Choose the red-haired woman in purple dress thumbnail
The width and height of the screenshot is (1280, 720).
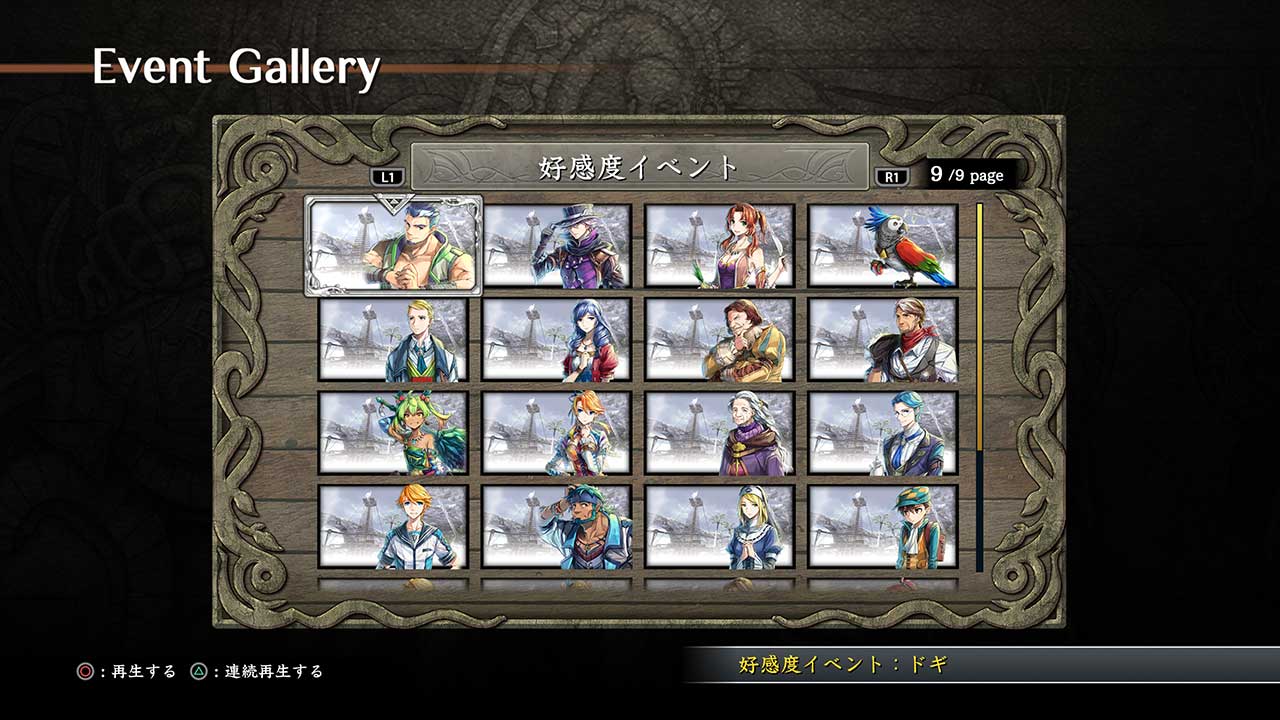(720, 246)
